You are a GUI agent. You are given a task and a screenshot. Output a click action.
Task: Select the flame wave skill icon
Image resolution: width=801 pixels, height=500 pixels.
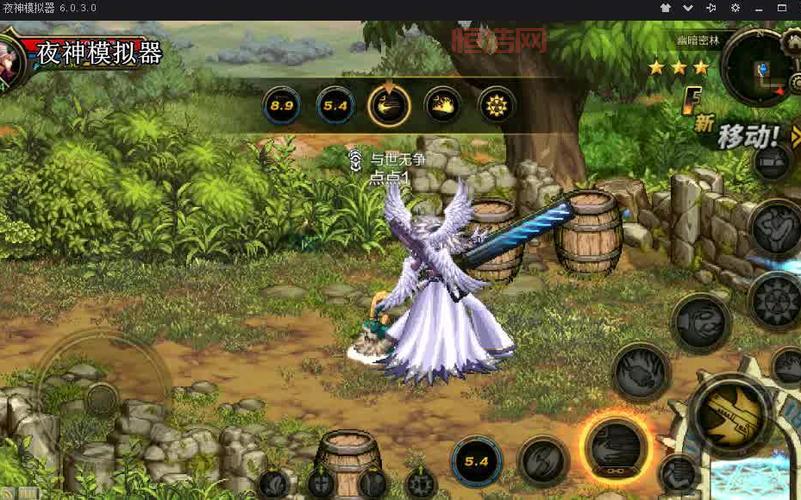443,105
